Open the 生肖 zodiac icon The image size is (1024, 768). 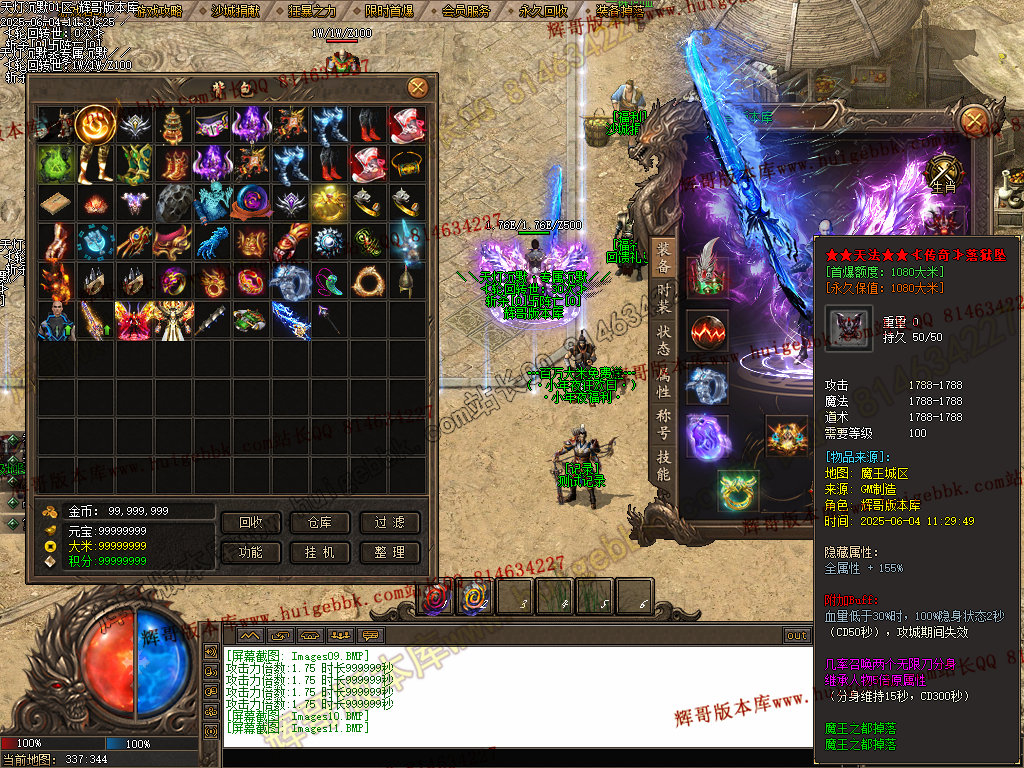[943, 172]
